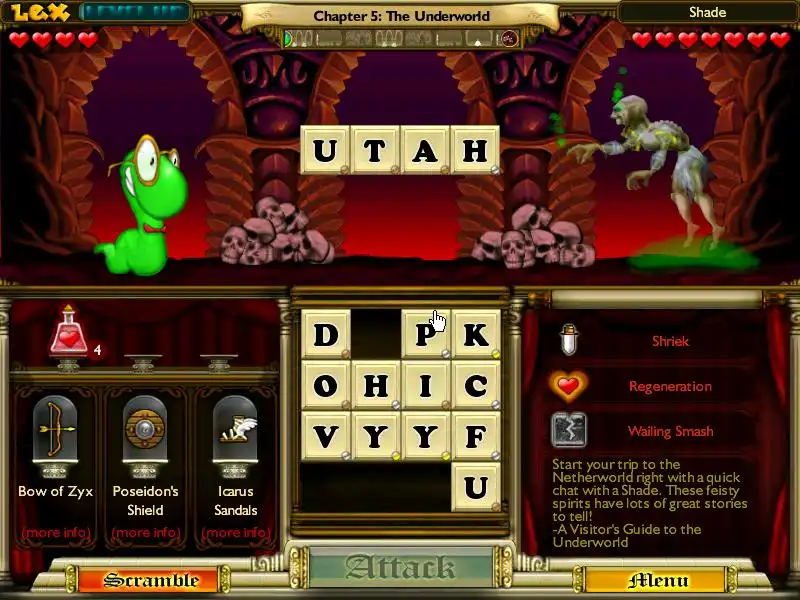The height and width of the screenshot is (600, 800).
Task: Select the F letter tile
Action: tap(475, 436)
